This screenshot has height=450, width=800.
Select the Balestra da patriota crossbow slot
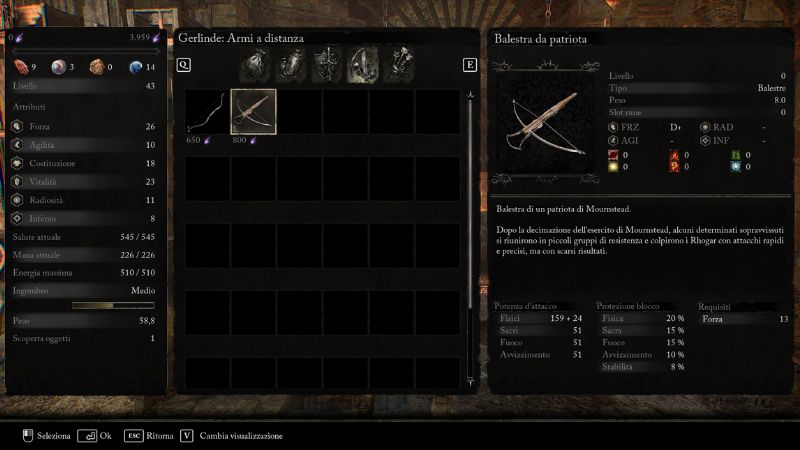coord(254,111)
